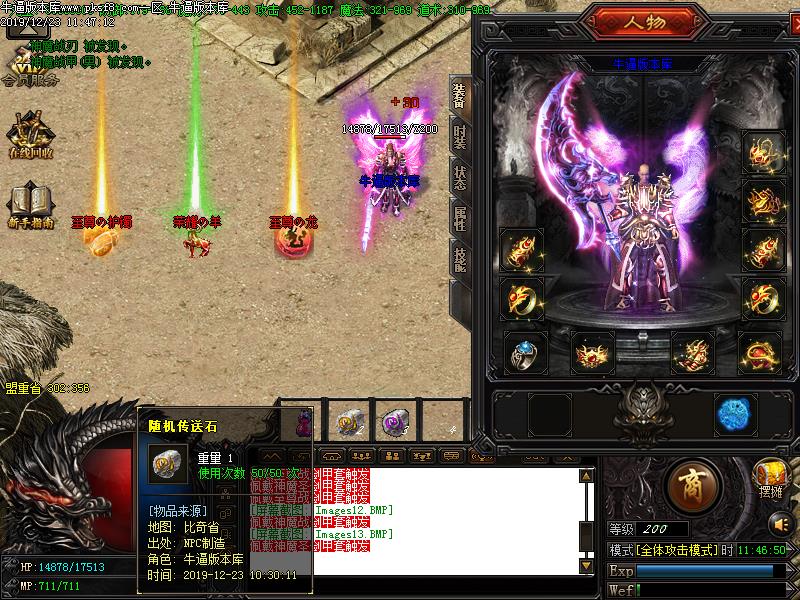This screenshot has width=800, height=600.
Task: Use the purple scroll in the quick bar
Action: pos(392,423)
